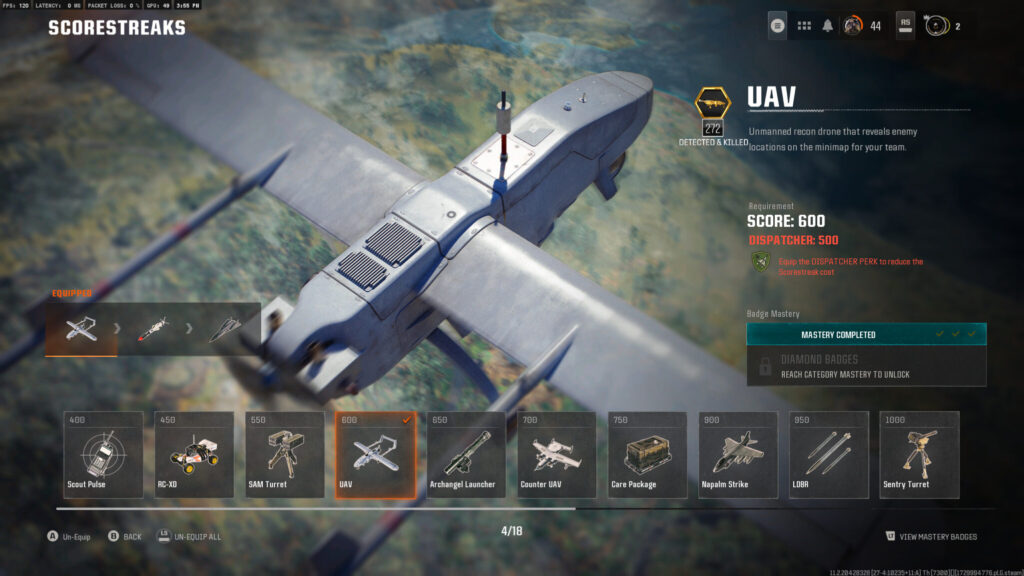Open the main menu icon
This screenshot has height=576, width=1024.
(778, 25)
